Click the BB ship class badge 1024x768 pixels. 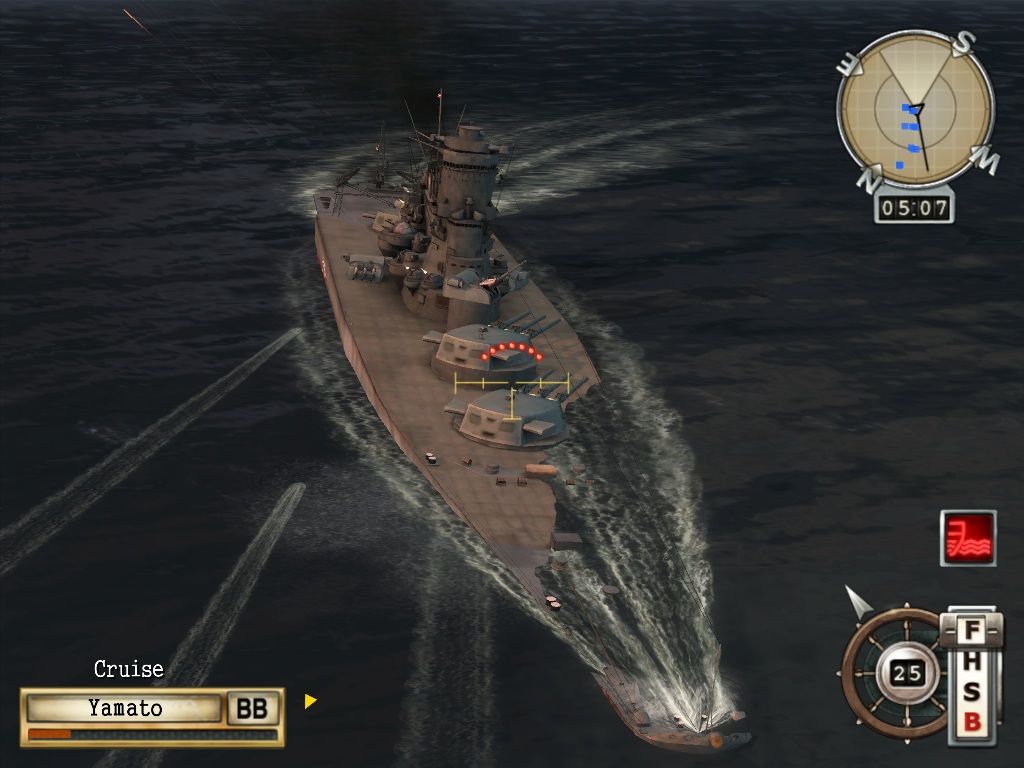coord(252,708)
